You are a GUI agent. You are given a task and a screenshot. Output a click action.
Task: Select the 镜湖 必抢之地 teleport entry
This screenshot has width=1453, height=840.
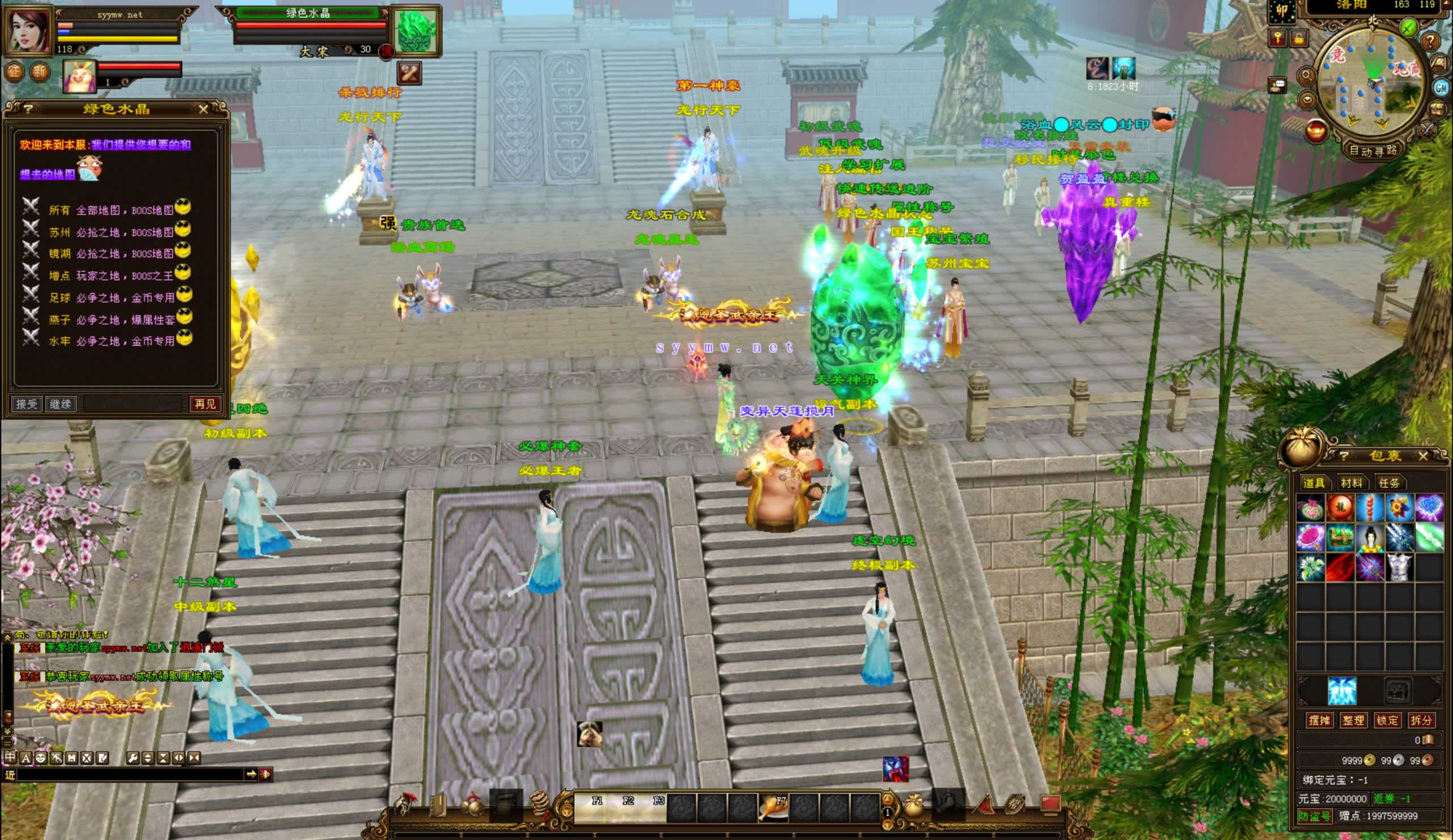pyautogui.click(x=111, y=254)
